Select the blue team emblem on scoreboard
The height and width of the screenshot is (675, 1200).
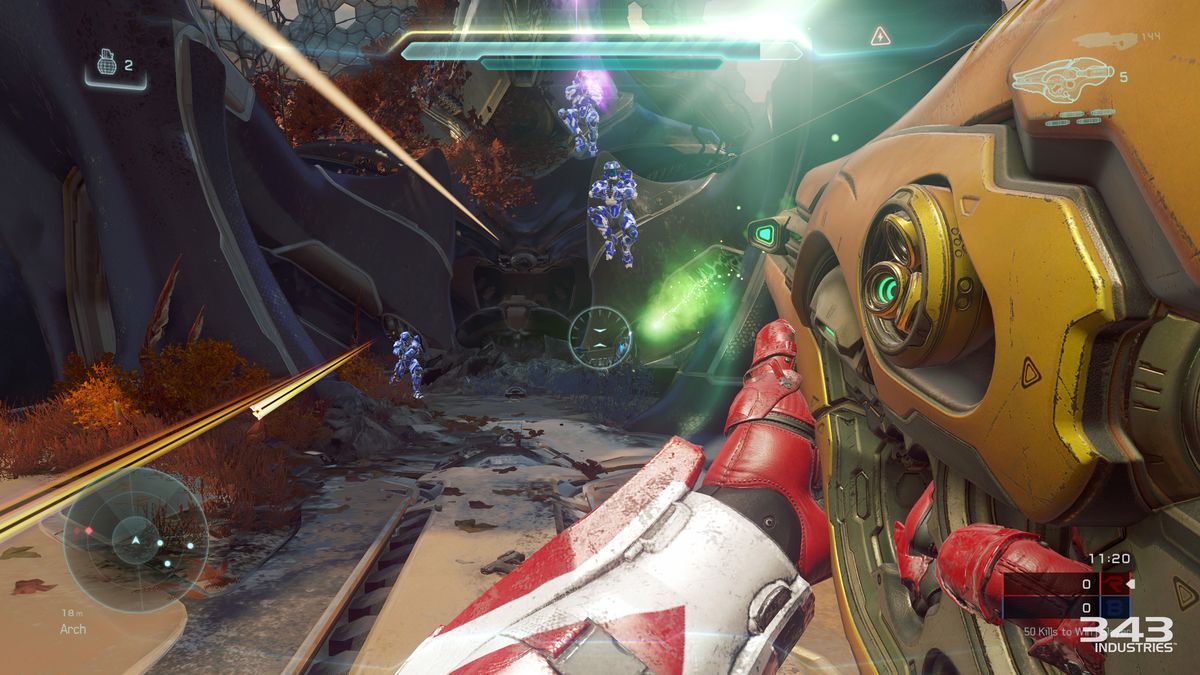[x=1114, y=607]
